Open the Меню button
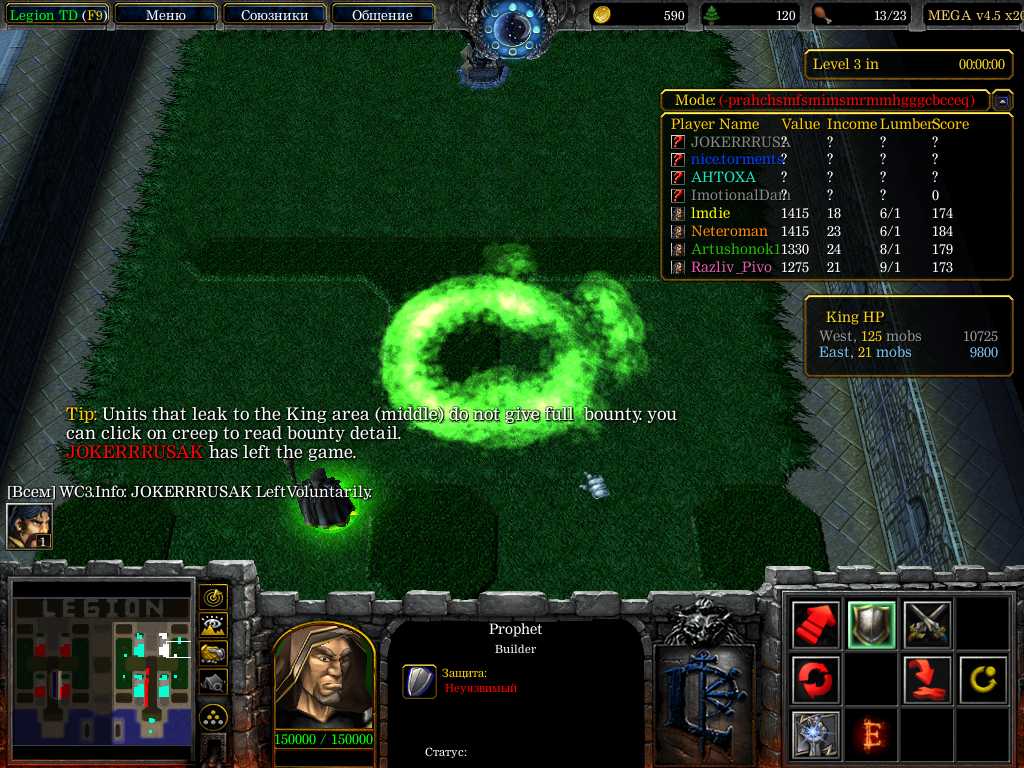1024x768 pixels. coord(166,15)
